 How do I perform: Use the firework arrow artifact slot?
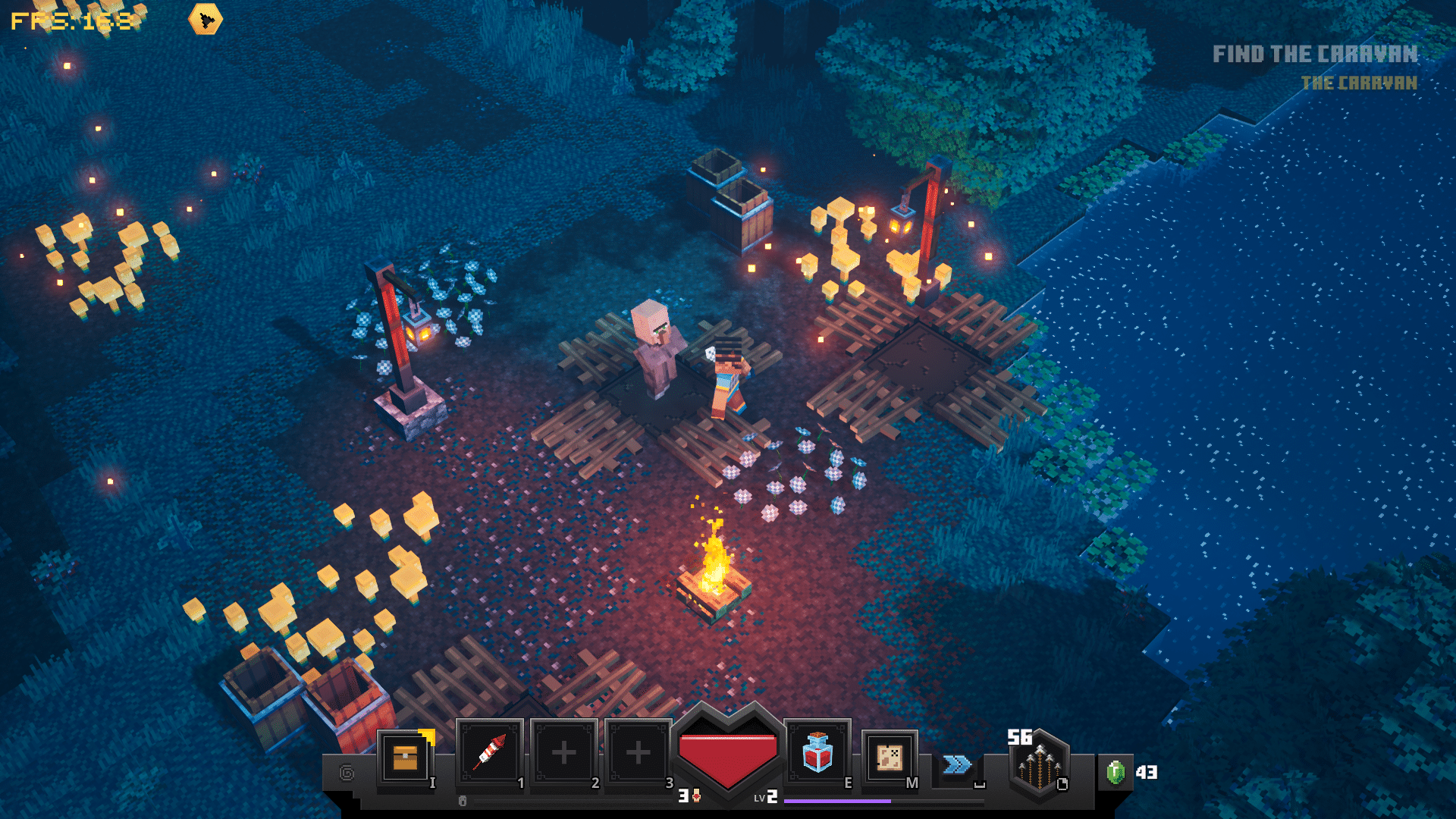(490, 753)
